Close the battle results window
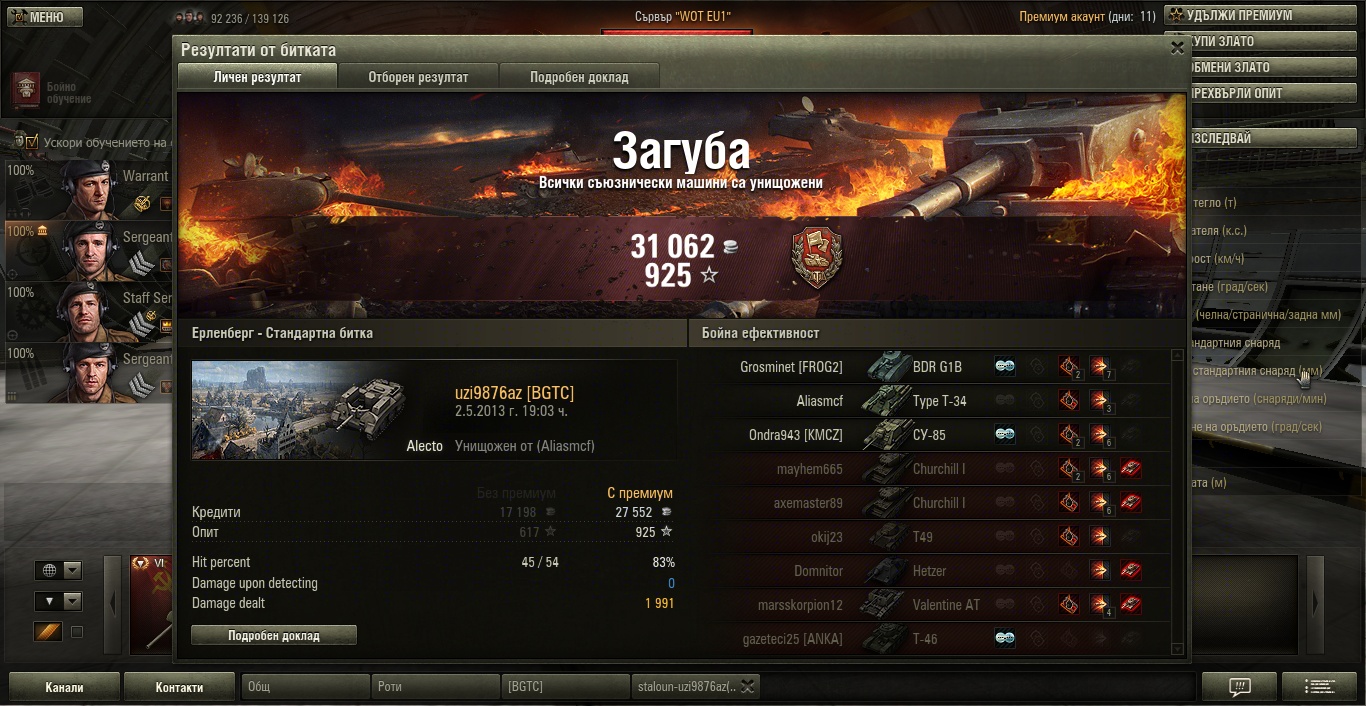The image size is (1366, 706). [1176, 47]
